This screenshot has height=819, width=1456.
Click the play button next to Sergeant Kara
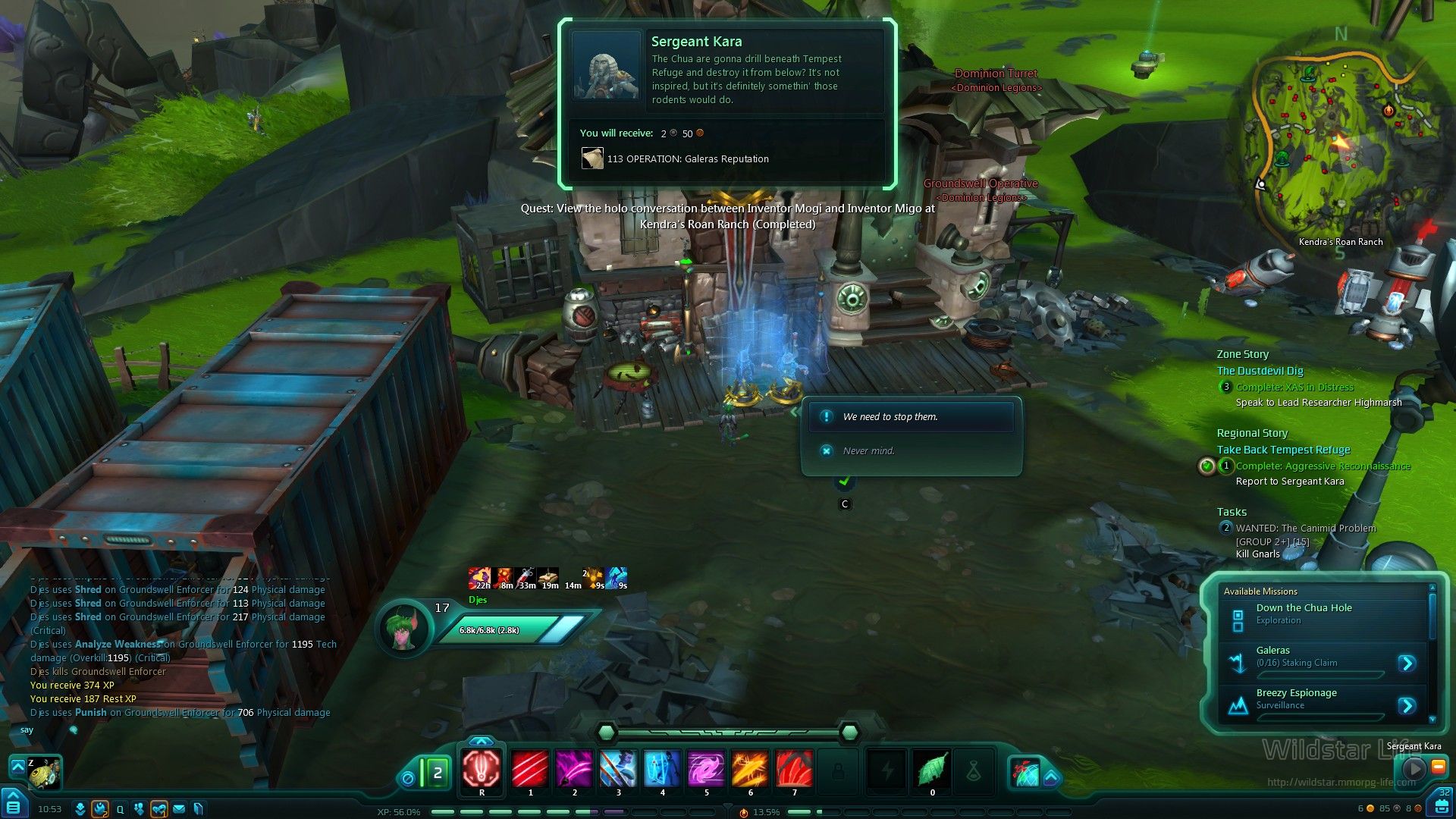point(1413,768)
